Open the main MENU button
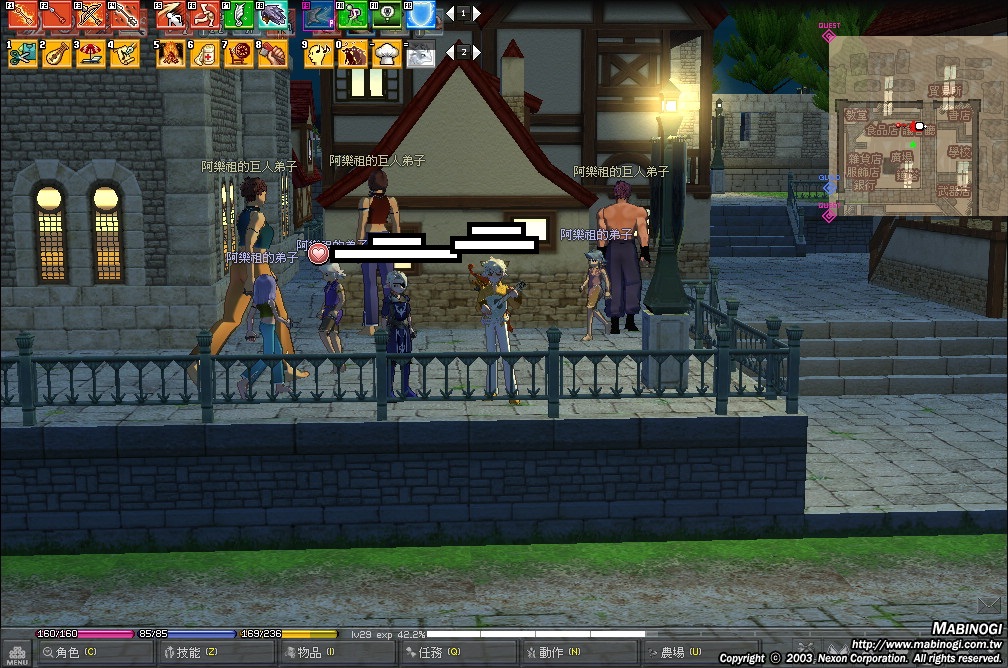1008x668 pixels. 17,653
